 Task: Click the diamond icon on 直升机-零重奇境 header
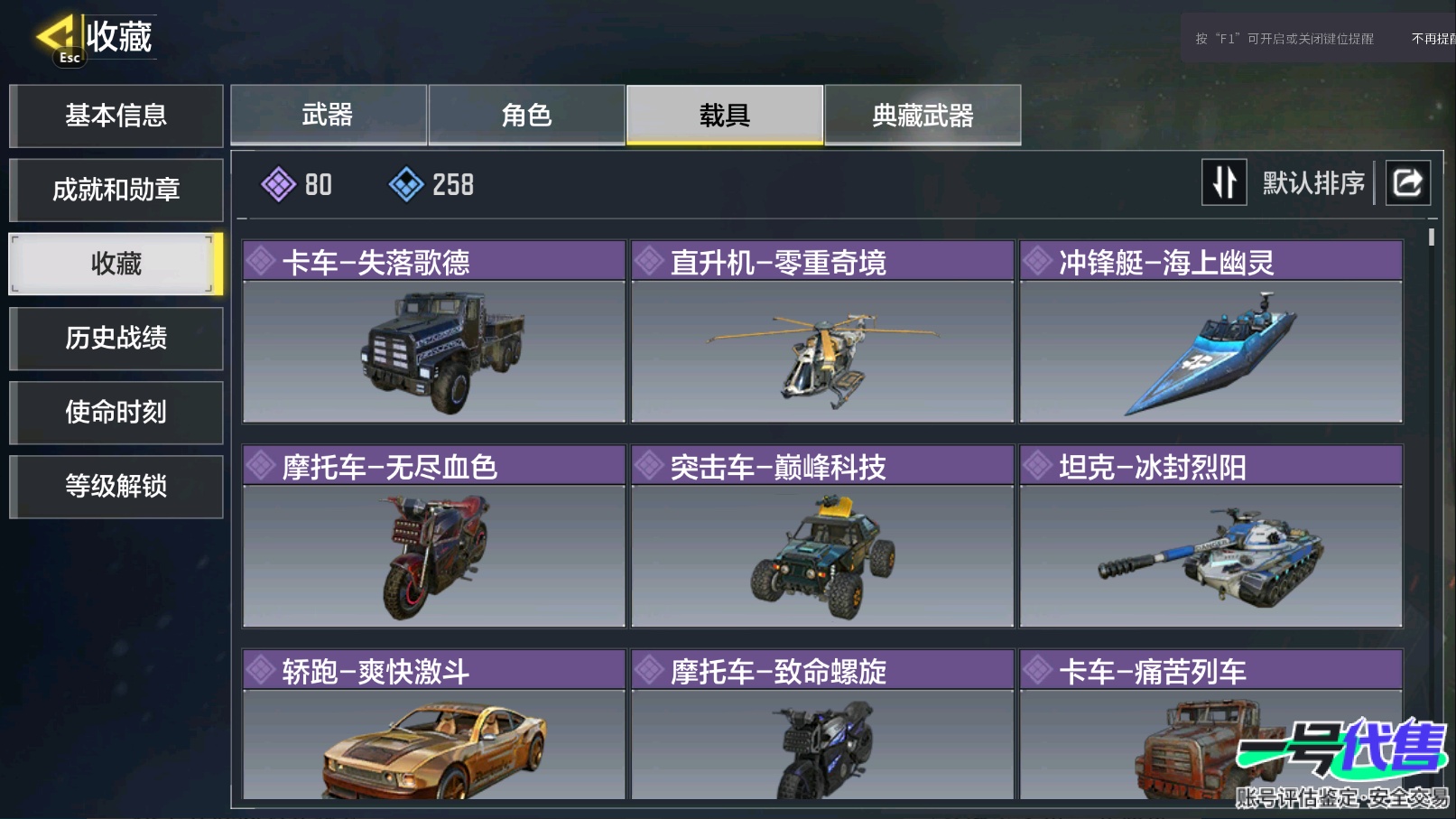[648, 261]
